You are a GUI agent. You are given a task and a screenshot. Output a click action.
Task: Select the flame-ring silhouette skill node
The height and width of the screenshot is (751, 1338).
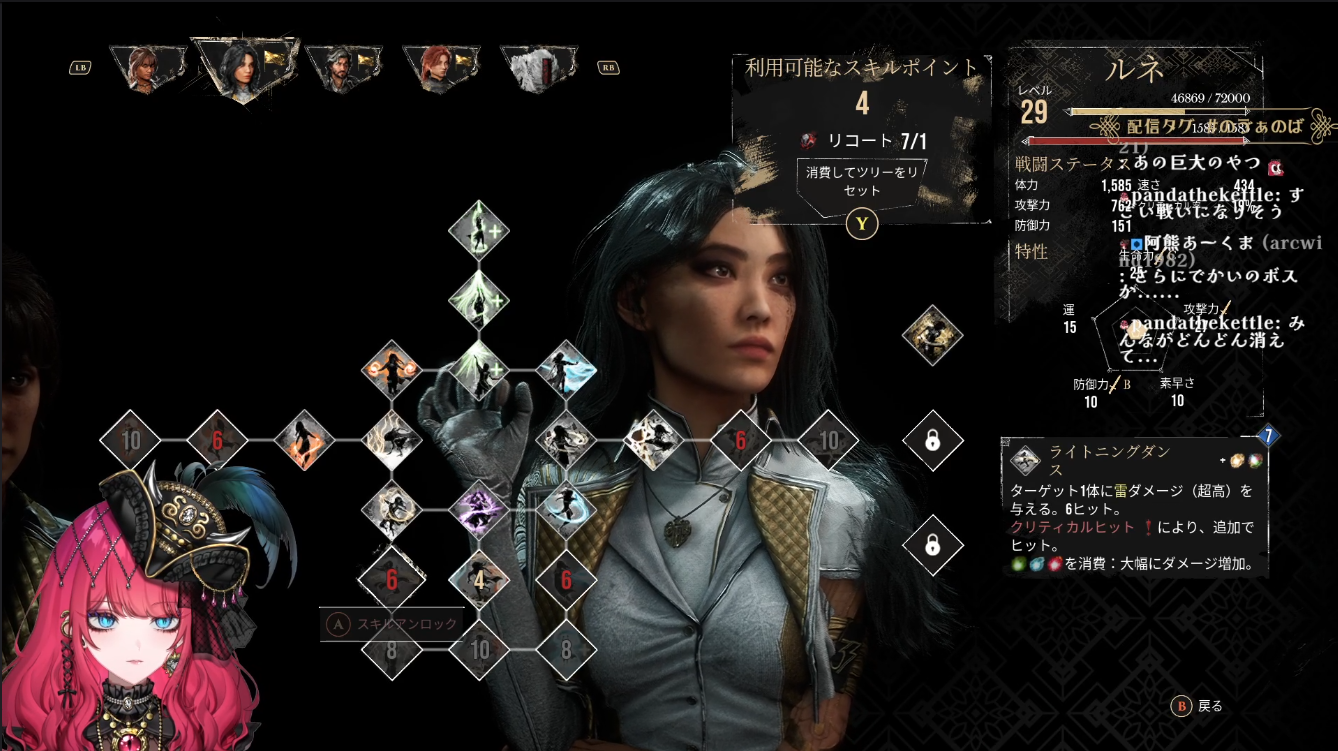click(x=304, y=439)
